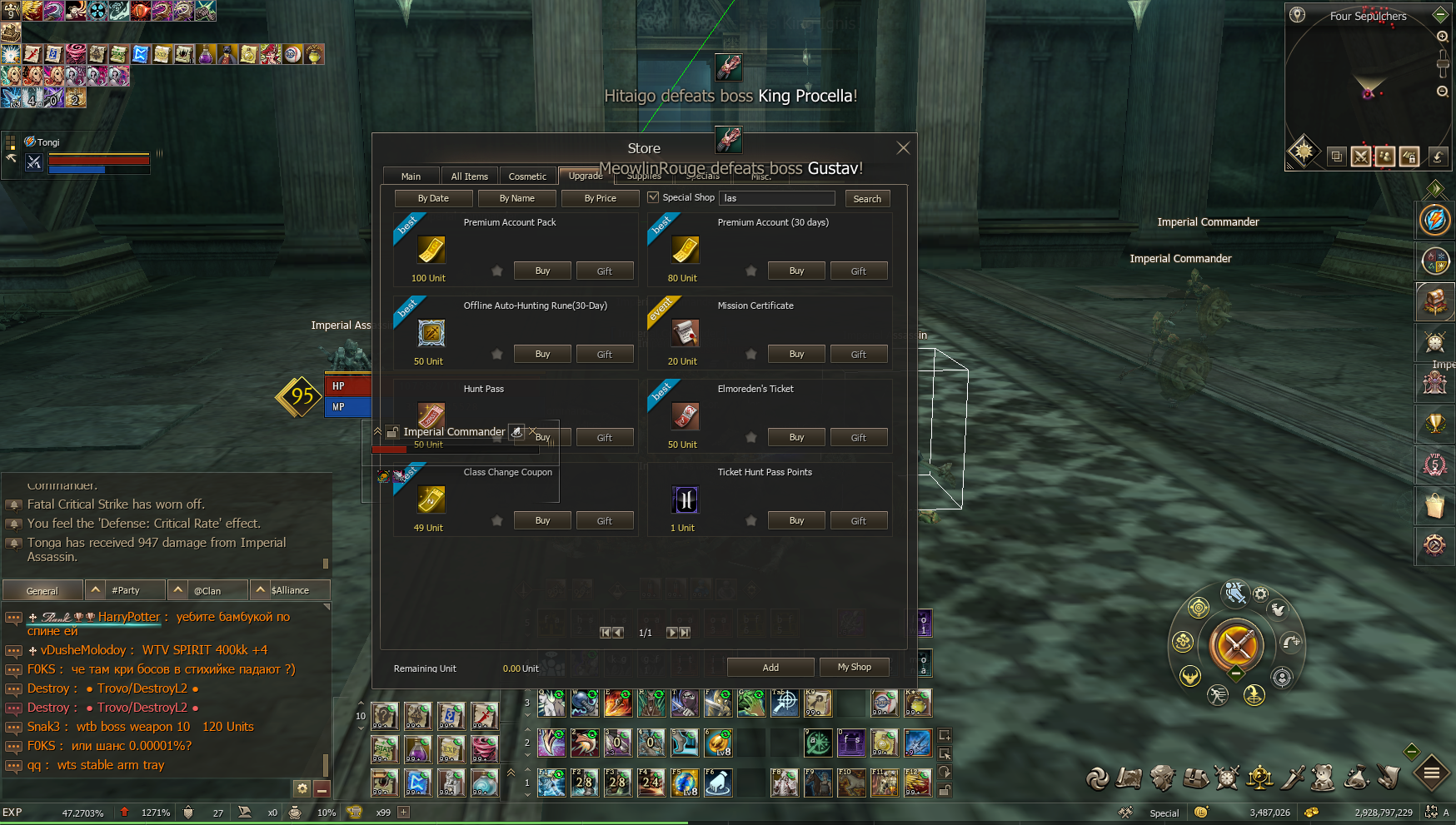Sort store items By Date
Image resolution: width=1456 pixels, height=825 pixels.
(433, 198)
